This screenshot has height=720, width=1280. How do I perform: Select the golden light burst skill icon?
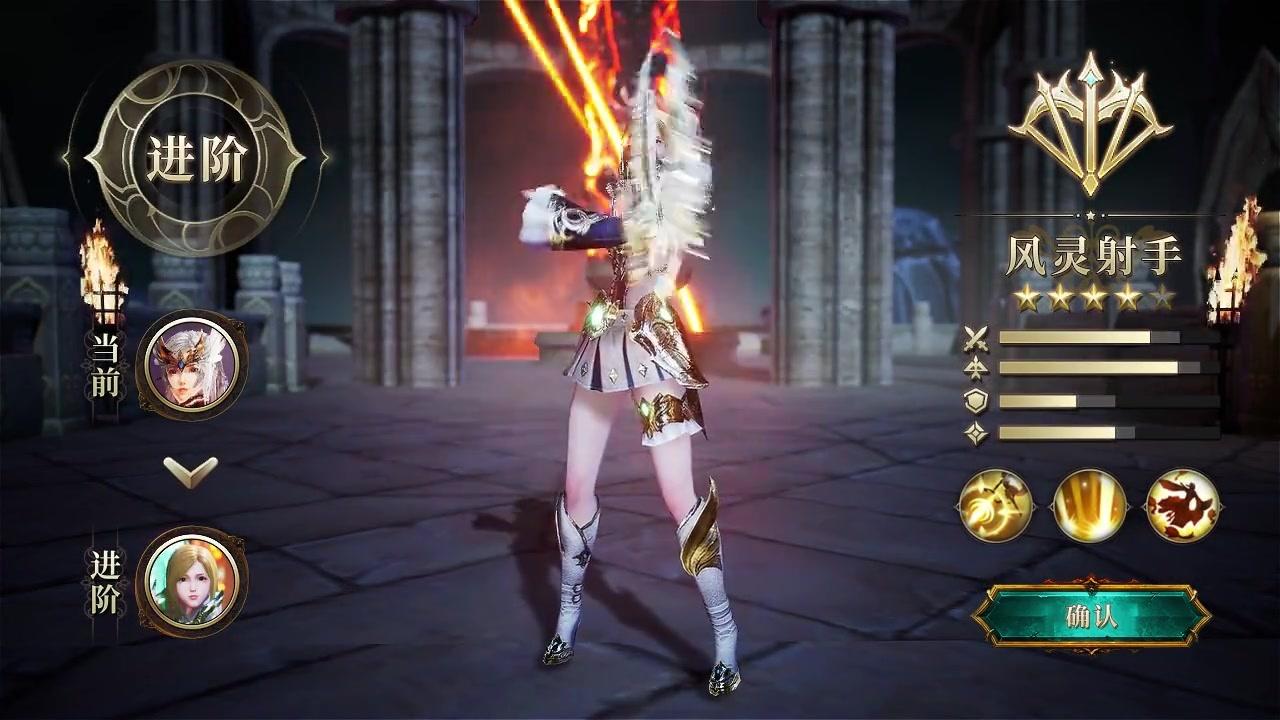[x=1090, y=505]
